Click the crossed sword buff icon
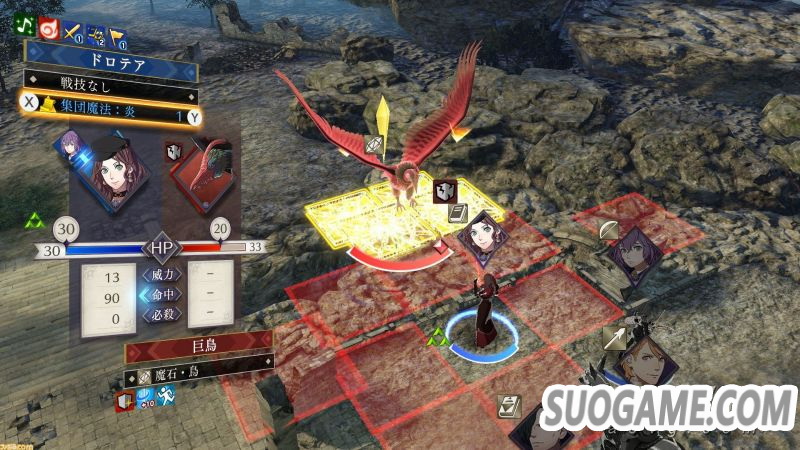This screenshot has width=800, height=450. point(72,34)
